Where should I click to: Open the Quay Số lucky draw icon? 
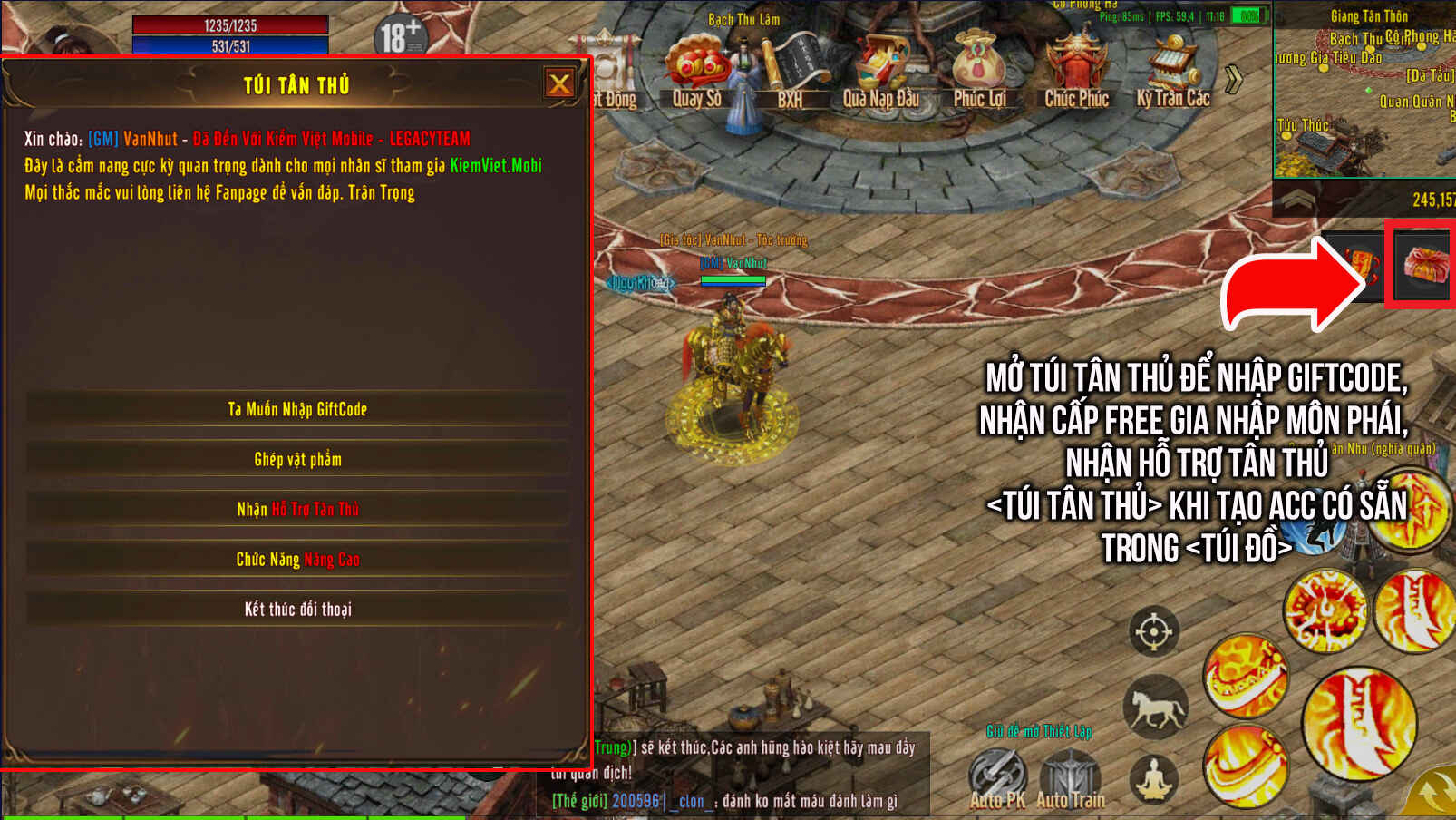[696, 71]
